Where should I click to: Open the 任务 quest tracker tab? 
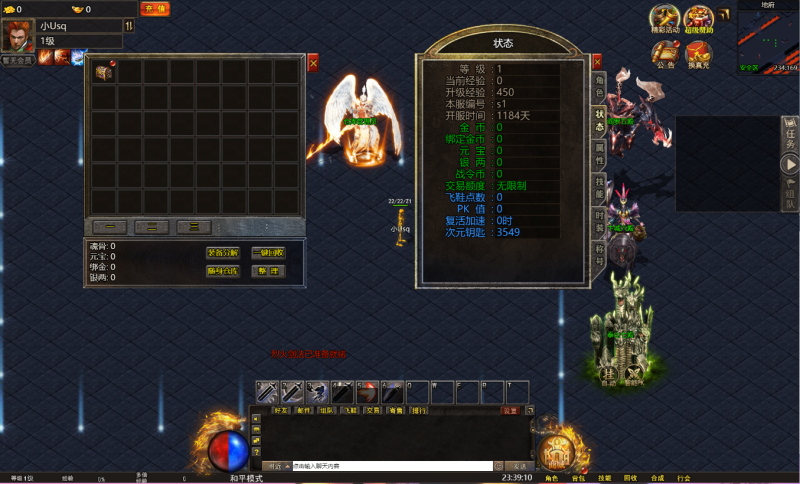[790, 133]
